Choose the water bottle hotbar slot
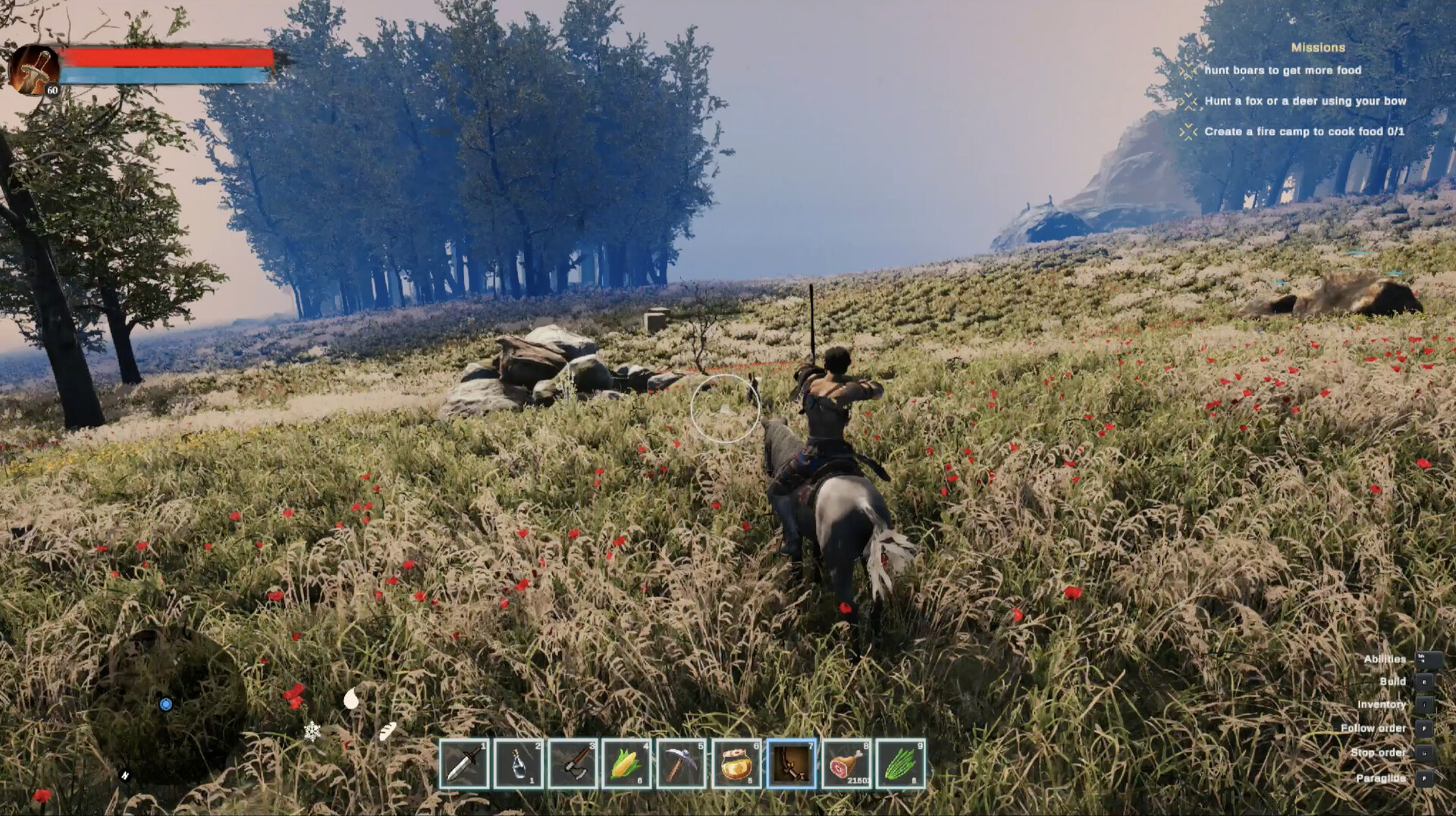Image resolution: width=1456 pixels, height=816 pixels. 518,764
